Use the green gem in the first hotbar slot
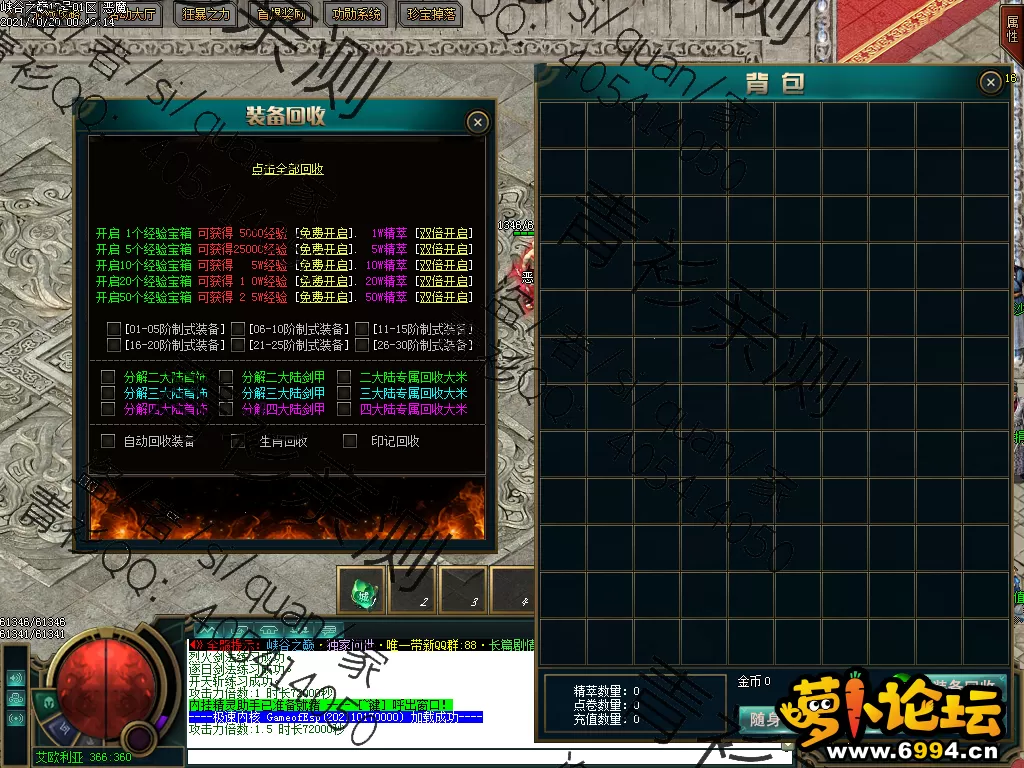1024x768 pixels. (362, 593)
